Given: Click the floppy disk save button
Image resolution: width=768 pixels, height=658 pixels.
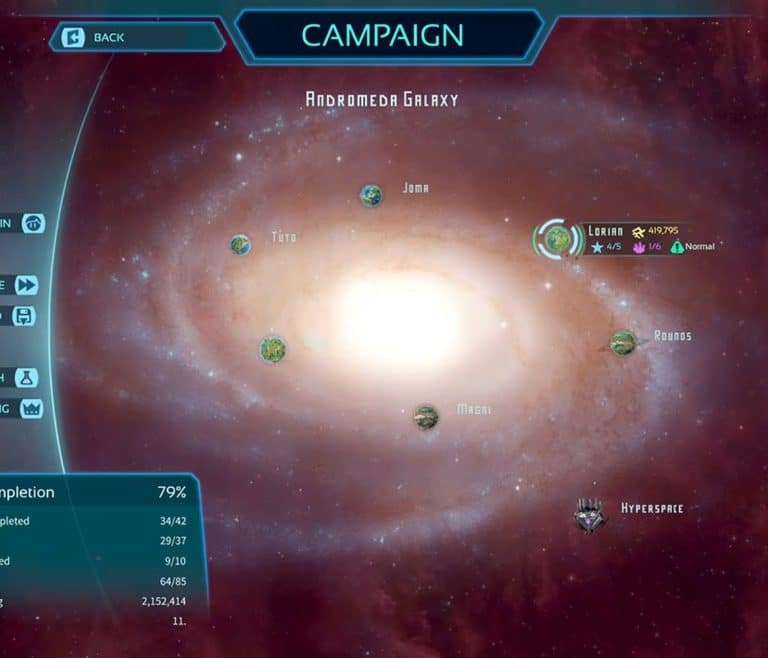Looking at the screenshot, I should pos(25,316).
